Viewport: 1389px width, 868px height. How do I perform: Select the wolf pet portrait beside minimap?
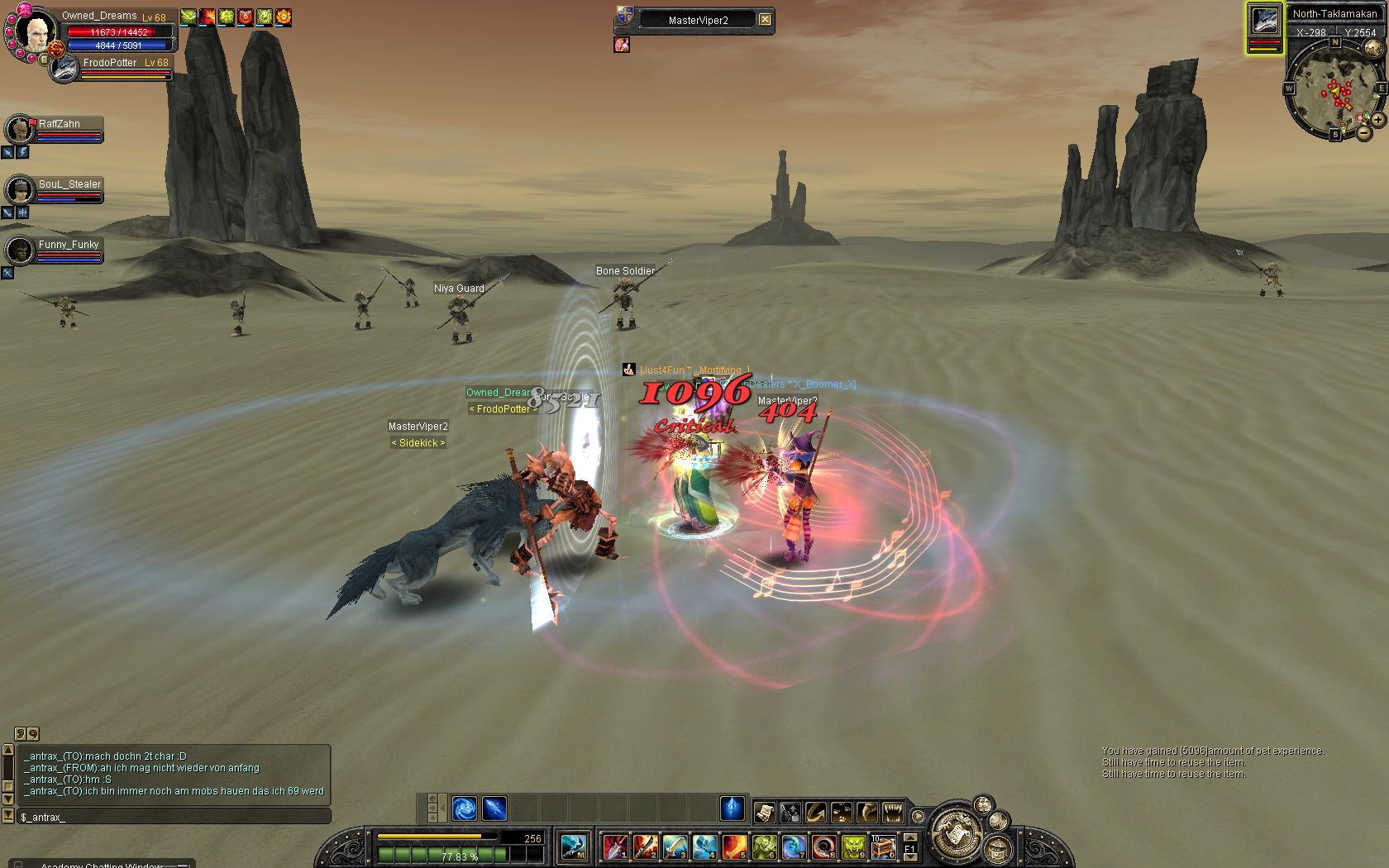(1264, 21)
